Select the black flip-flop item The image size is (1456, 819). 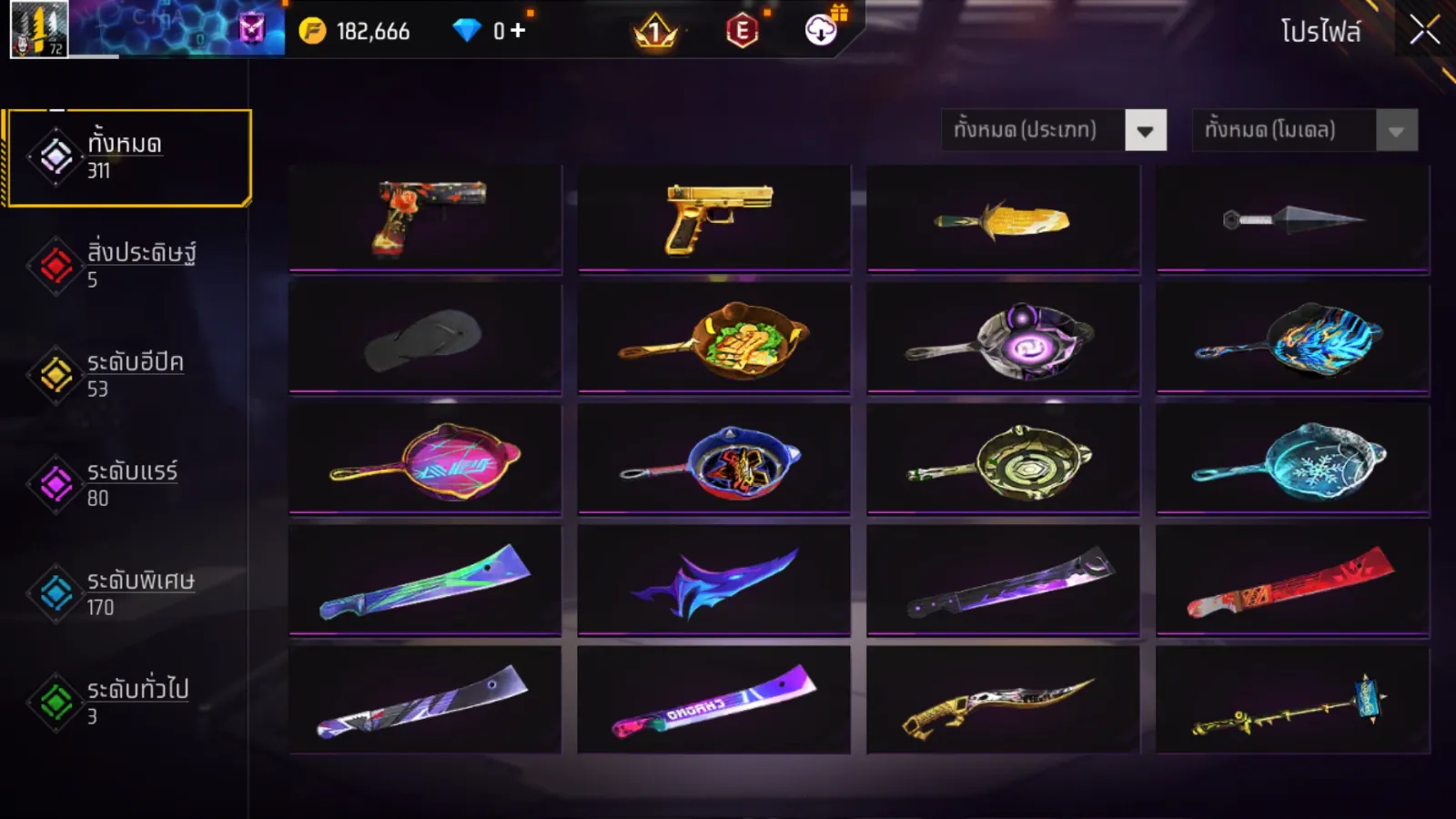(425, 339)
